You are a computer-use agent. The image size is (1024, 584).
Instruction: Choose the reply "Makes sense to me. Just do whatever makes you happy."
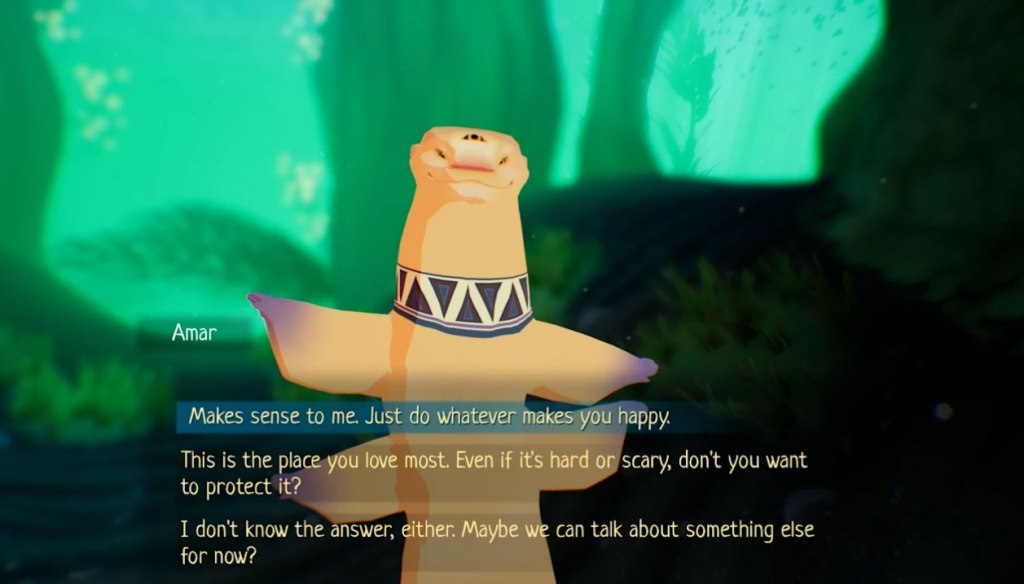click(x=430, y=417)
